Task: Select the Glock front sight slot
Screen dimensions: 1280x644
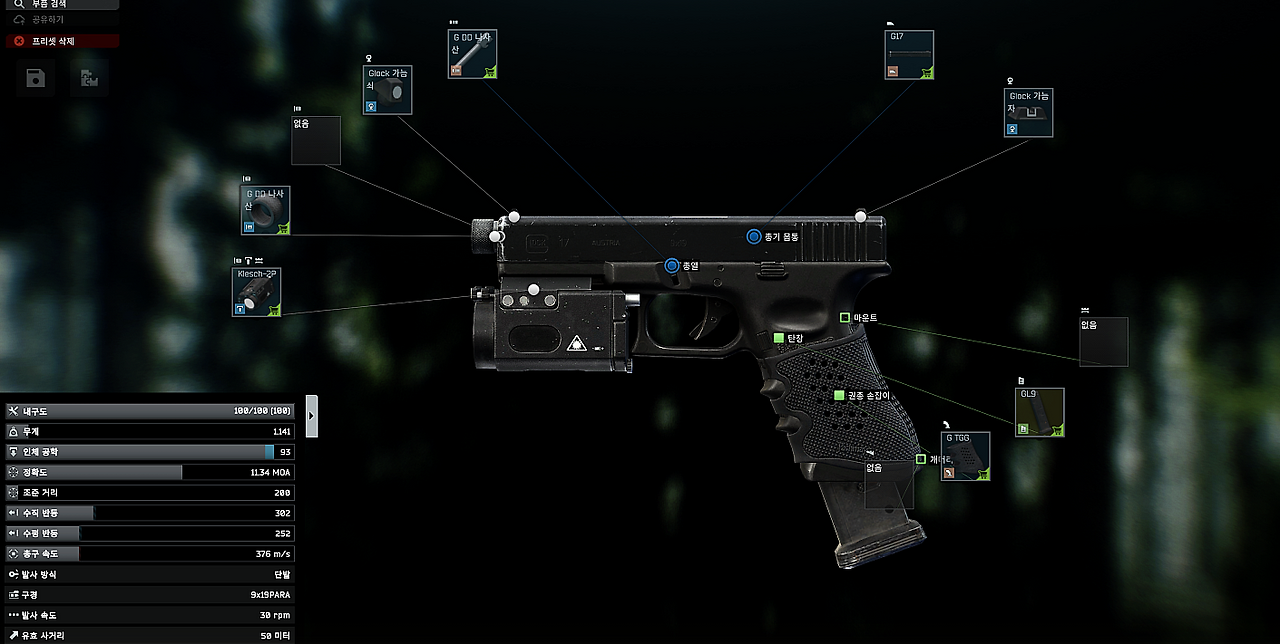Action: coord(387,90)
